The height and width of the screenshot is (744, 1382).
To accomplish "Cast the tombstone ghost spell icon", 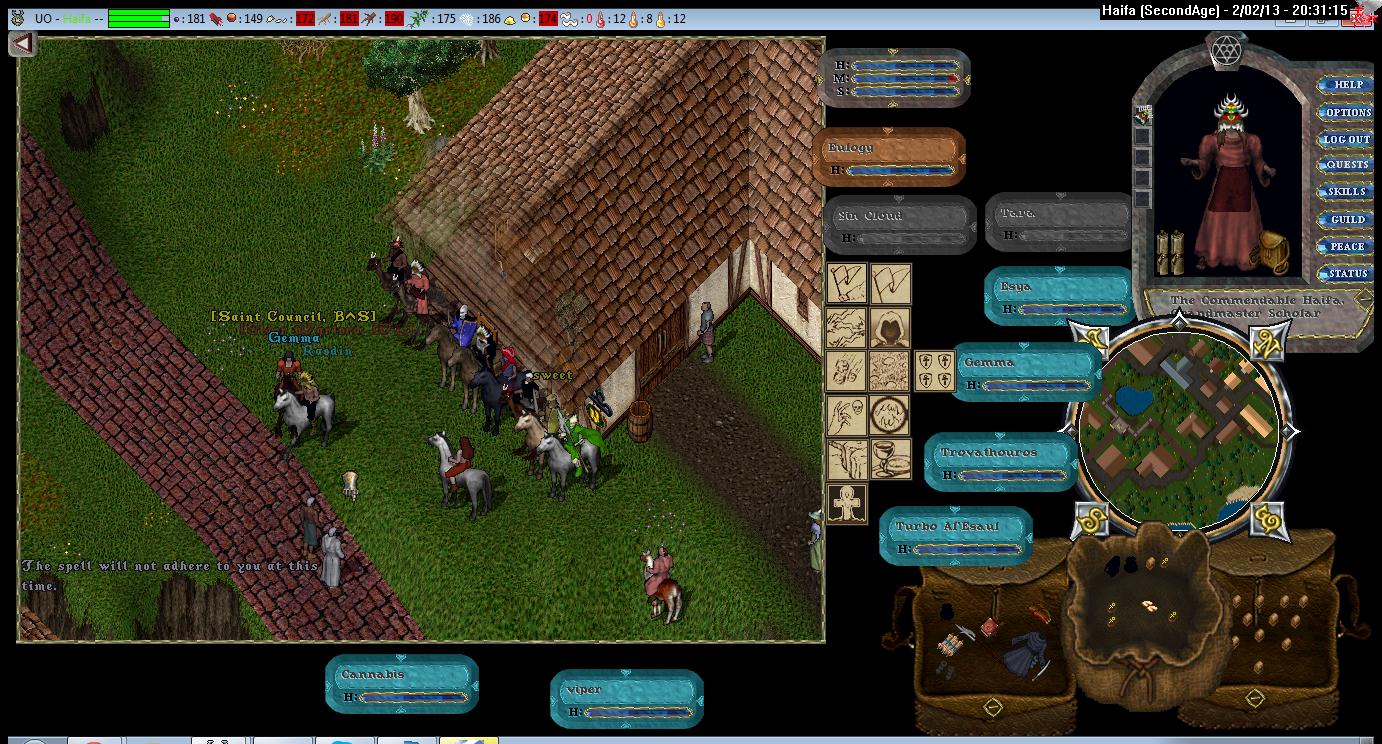I will pos(847,503).
